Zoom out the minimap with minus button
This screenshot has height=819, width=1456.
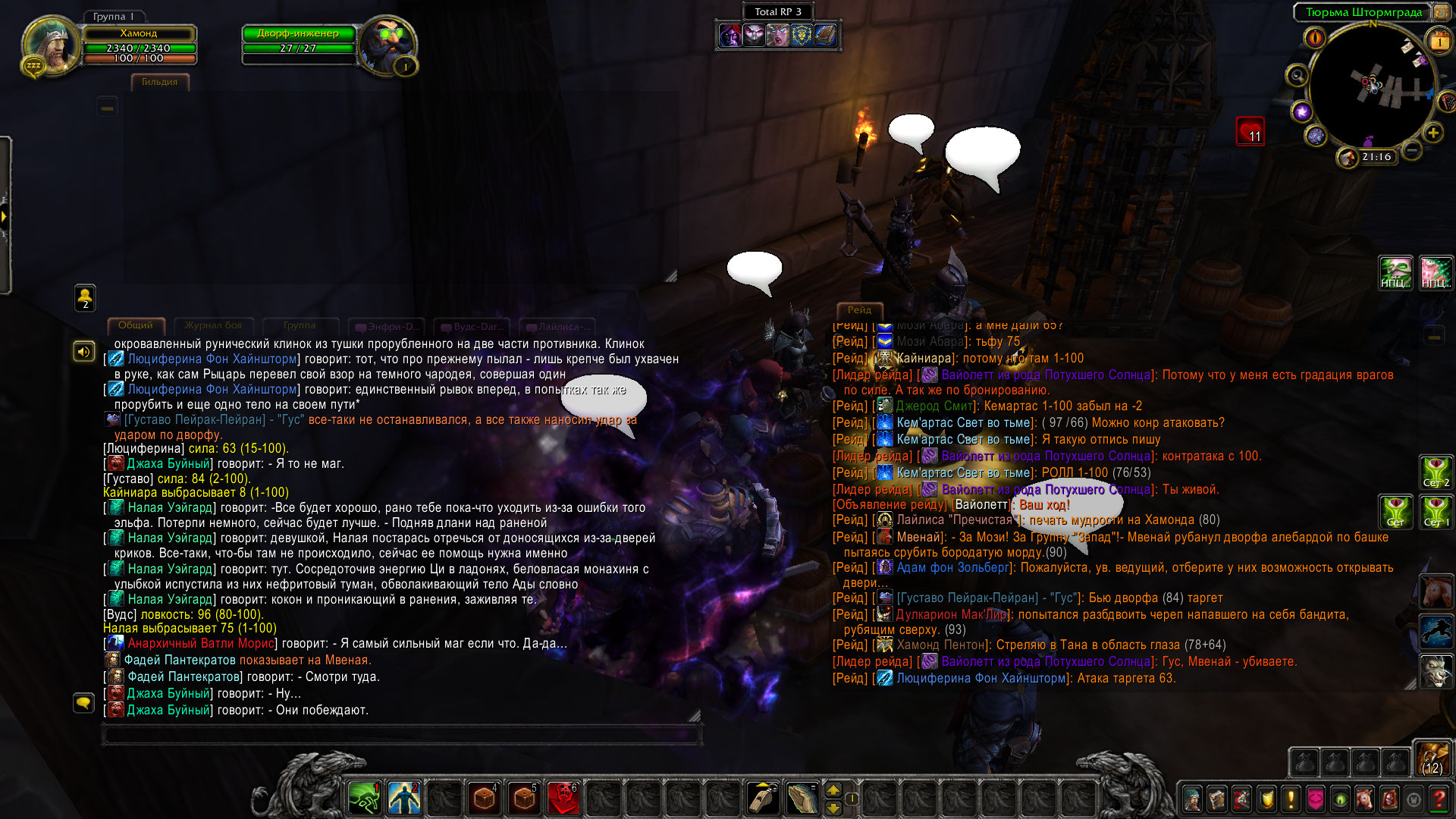click(x=1411, y=151)
